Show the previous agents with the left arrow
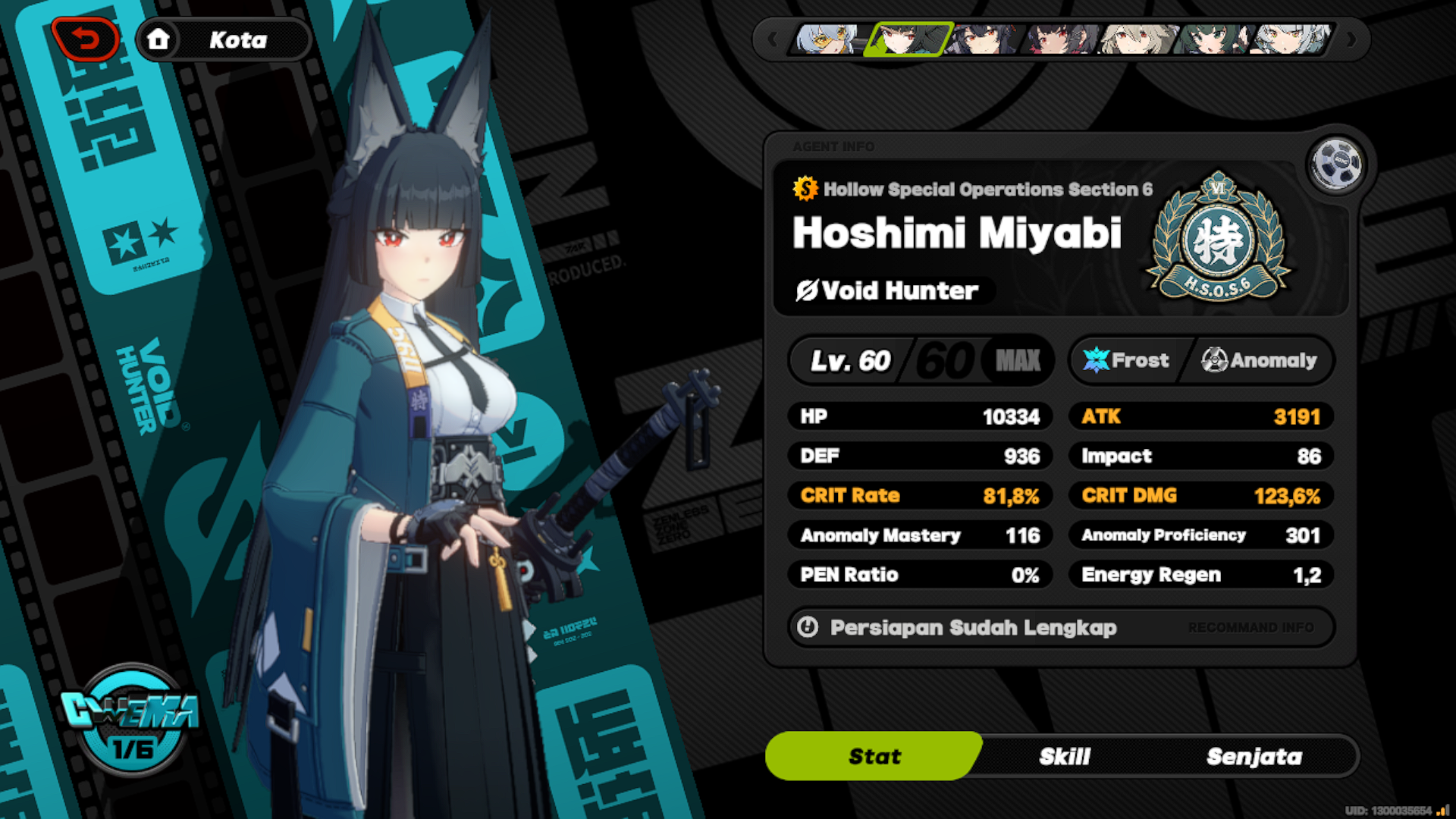The width and height of the screenshot is (1456, 819). [x=773, y=39]
